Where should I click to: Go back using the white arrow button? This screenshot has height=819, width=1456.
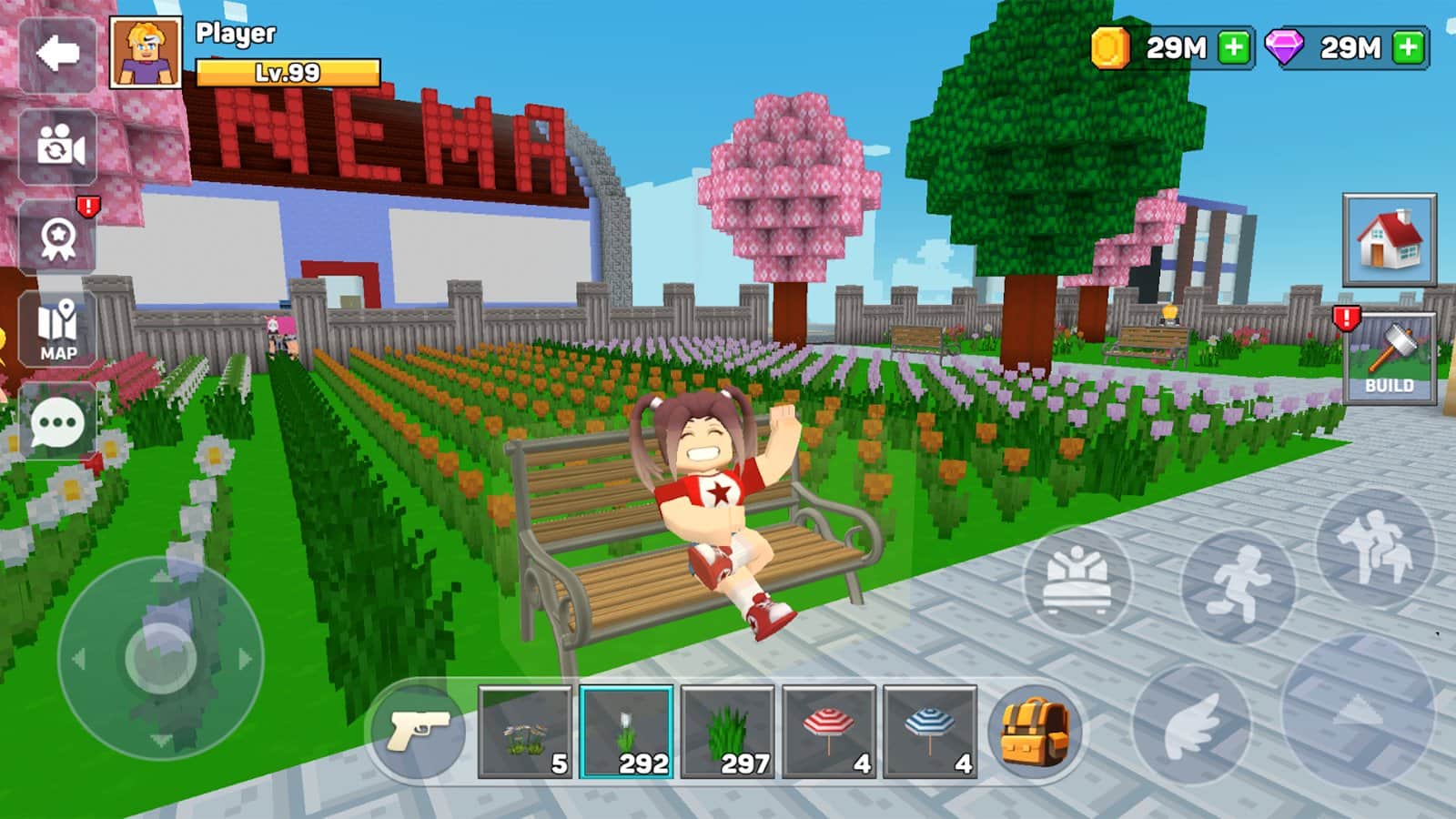(x=57, y=54)
